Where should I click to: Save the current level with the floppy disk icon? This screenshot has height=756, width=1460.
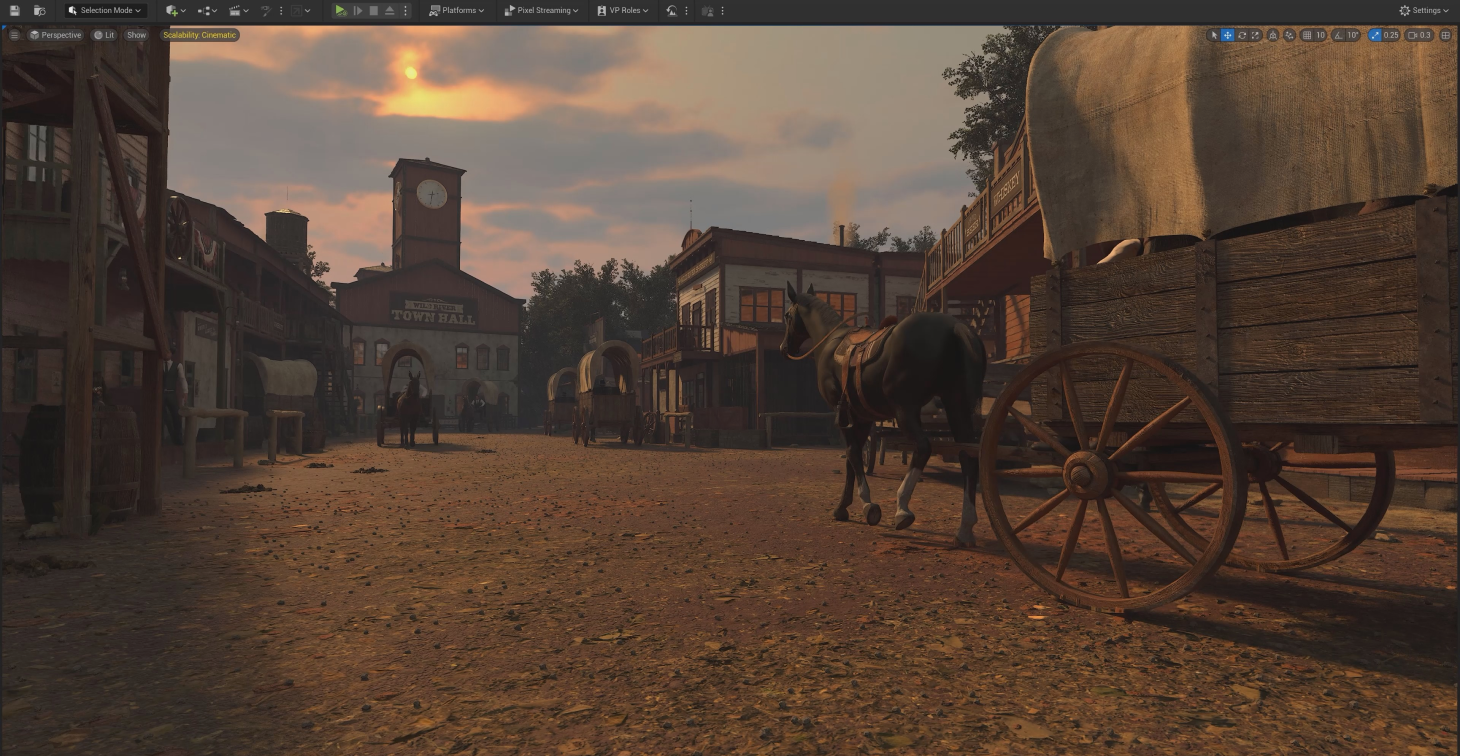[14, 10]
